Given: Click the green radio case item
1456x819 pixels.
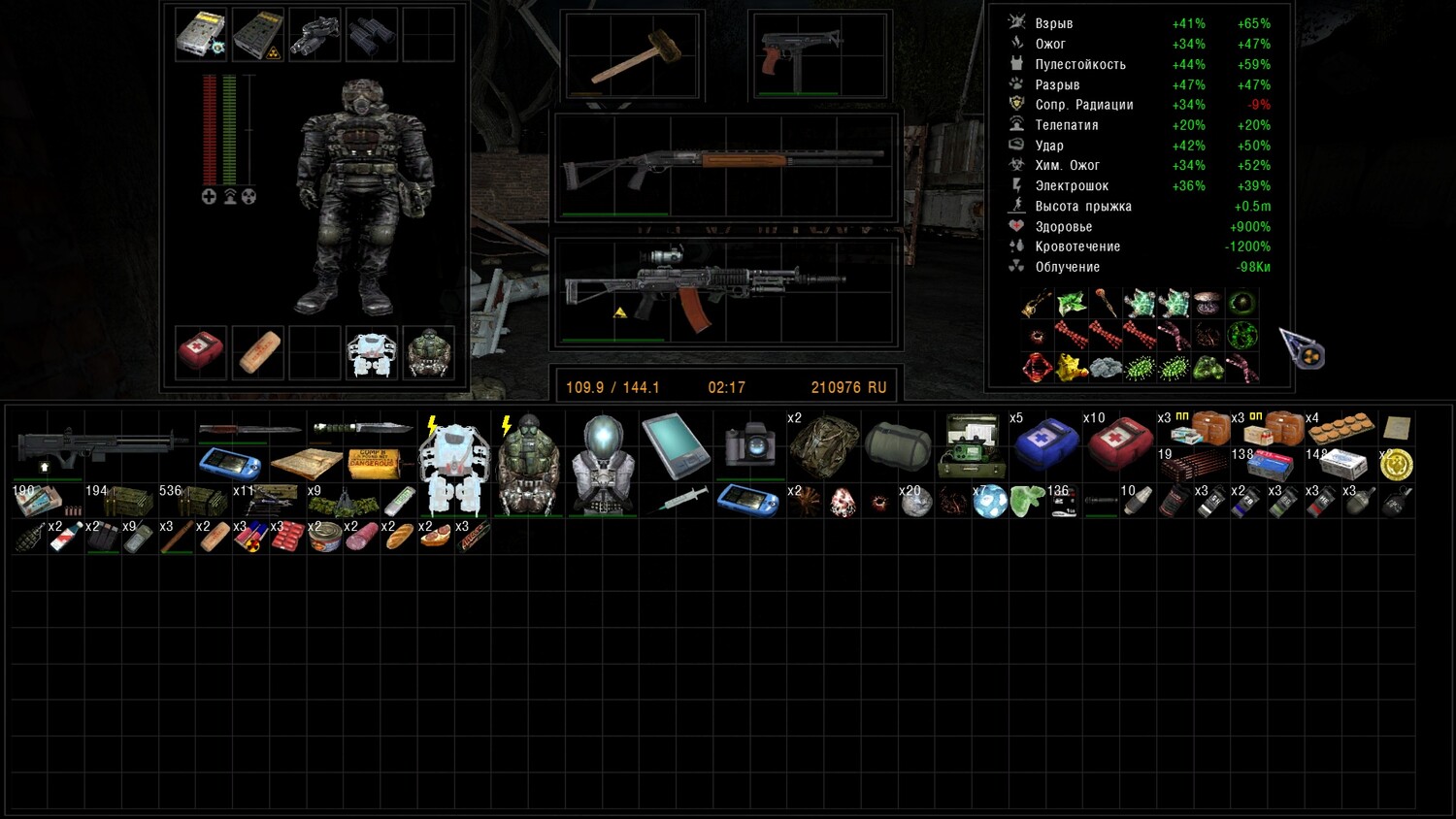Looking at the screenshot, I should click(x=971, y=445).
